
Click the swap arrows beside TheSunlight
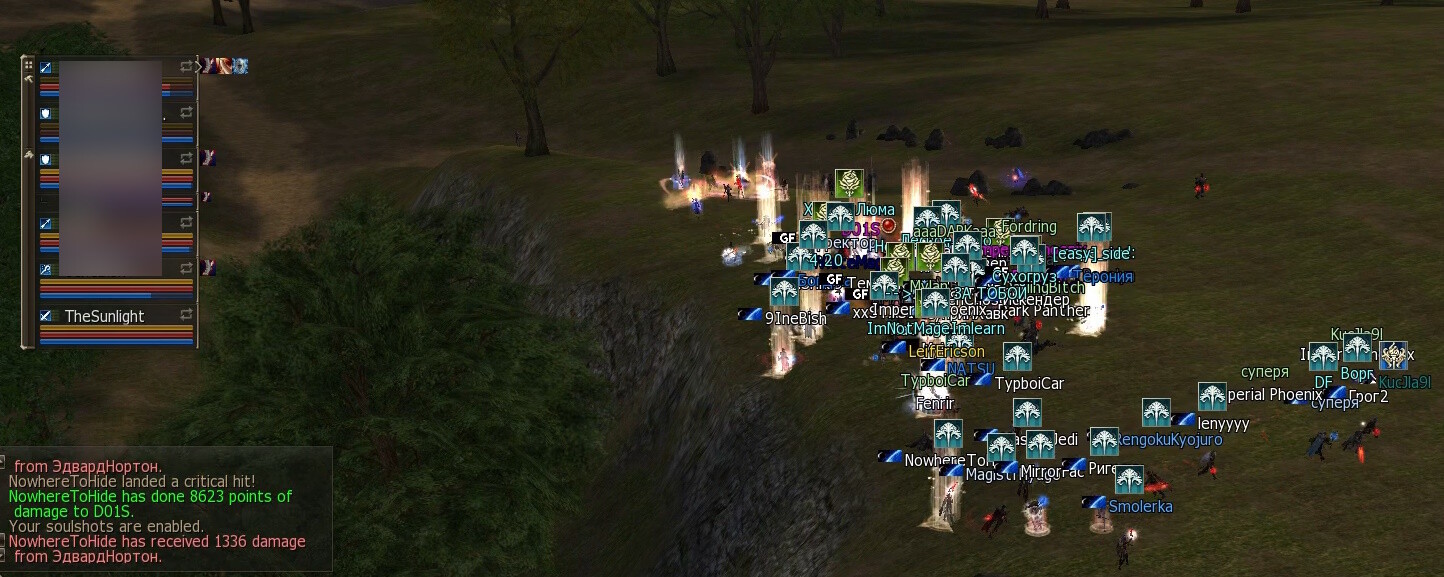coord(186,316)
